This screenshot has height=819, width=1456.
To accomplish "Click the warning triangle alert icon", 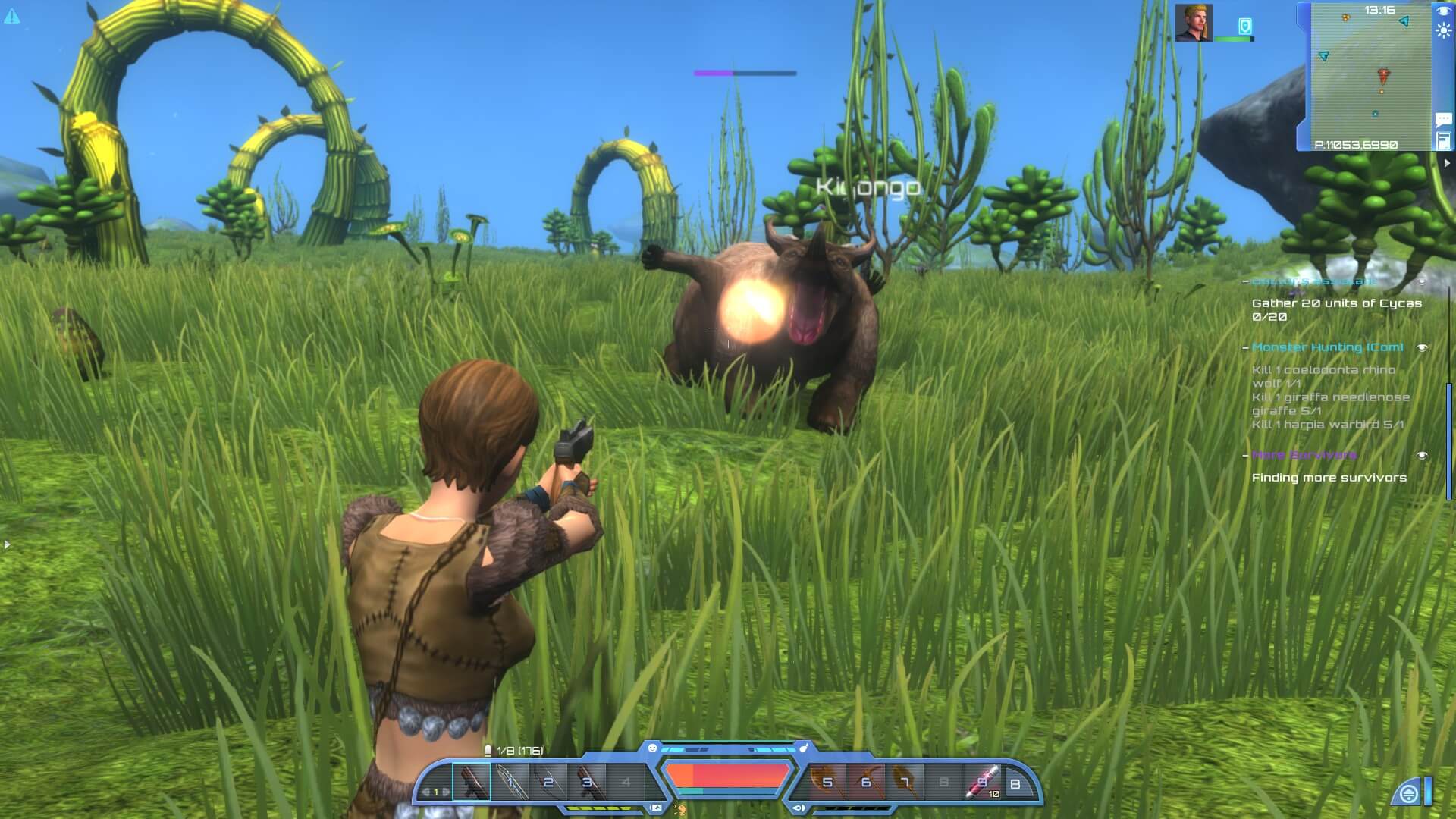I will pyautogui.click(x=12, y=15).
